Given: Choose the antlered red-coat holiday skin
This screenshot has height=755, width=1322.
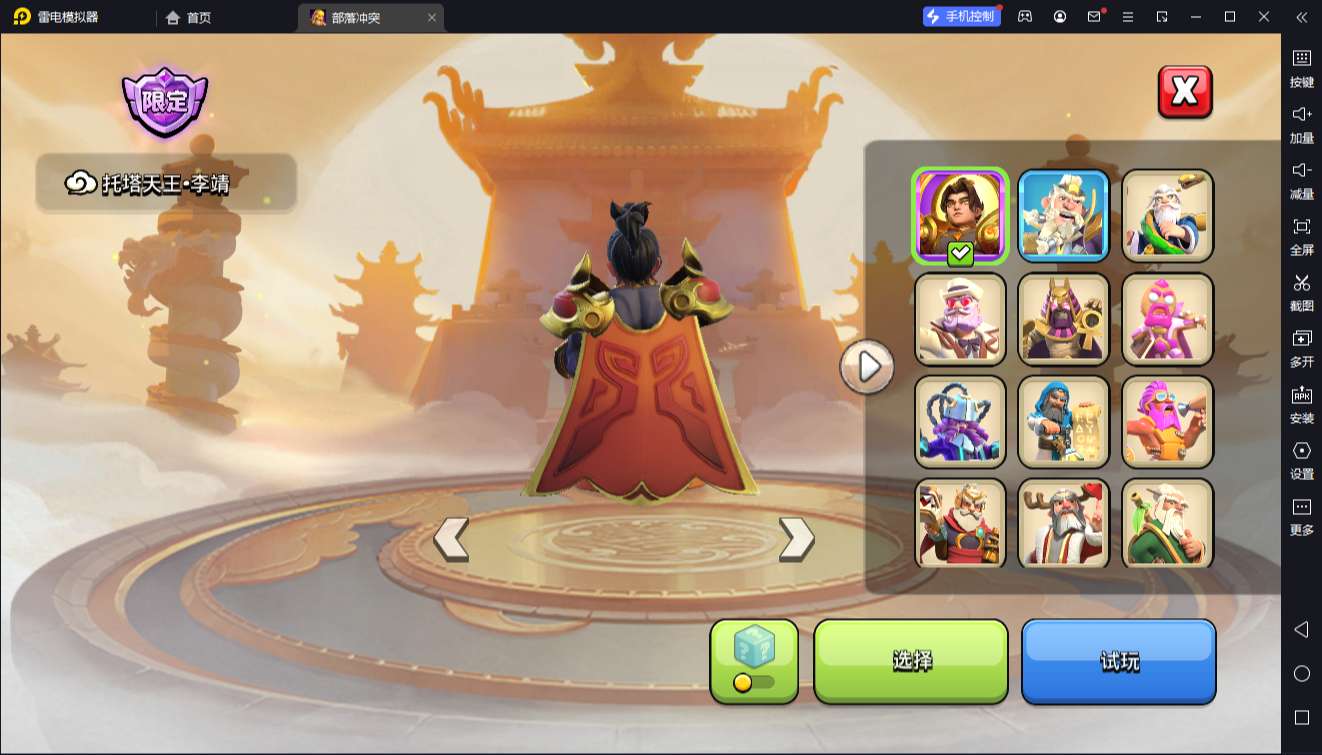Looking at the screenshot, I should click(1063, 523).
